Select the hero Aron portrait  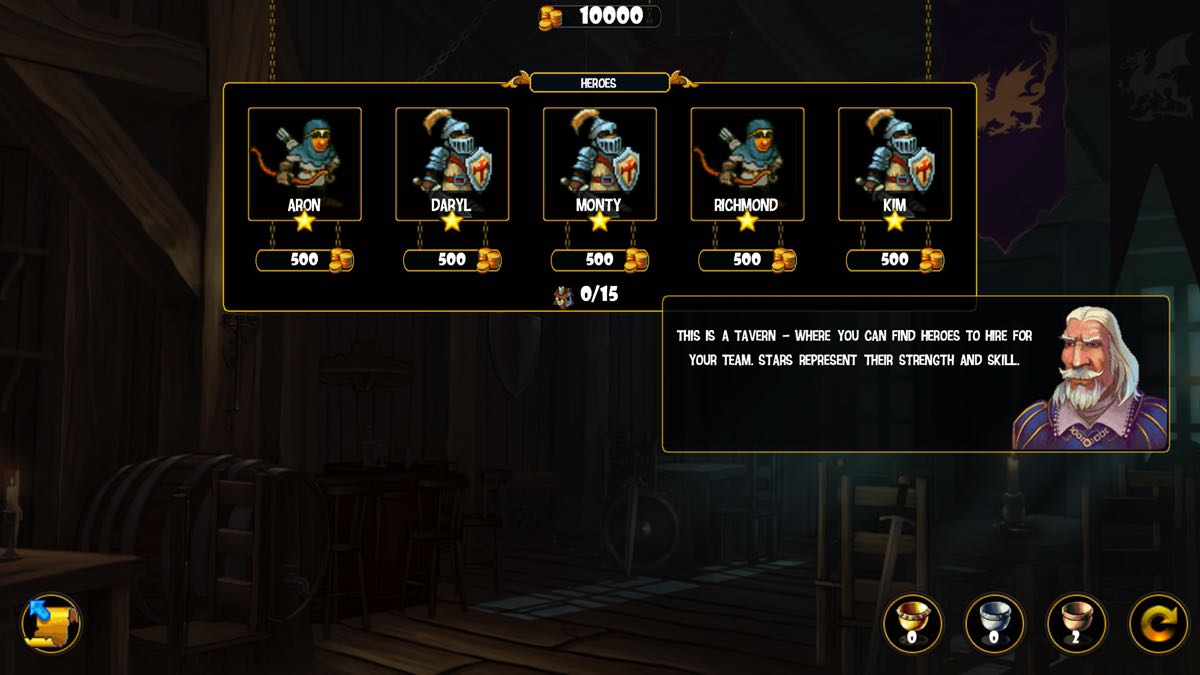coord(304,163)
